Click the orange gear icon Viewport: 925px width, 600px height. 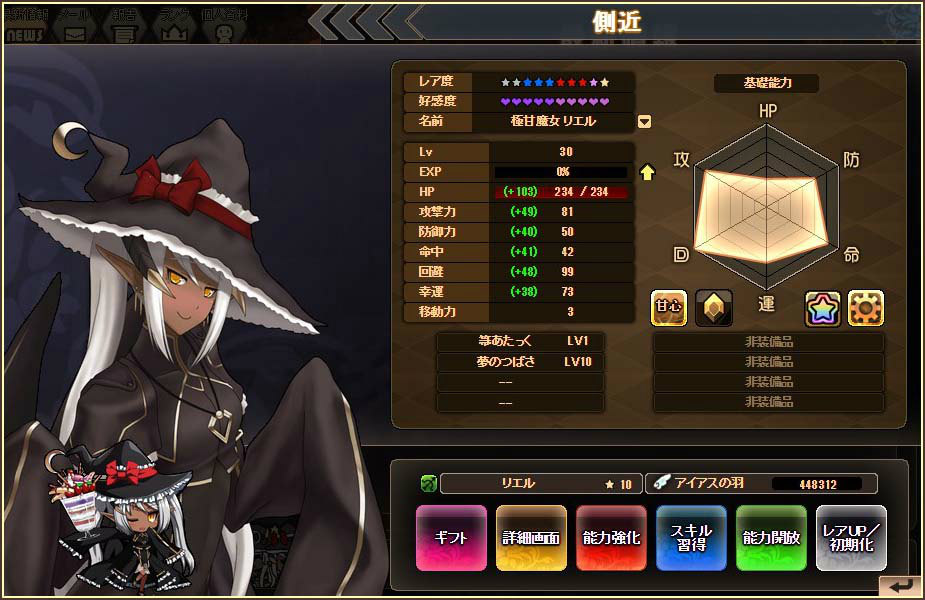coord(866,308)
